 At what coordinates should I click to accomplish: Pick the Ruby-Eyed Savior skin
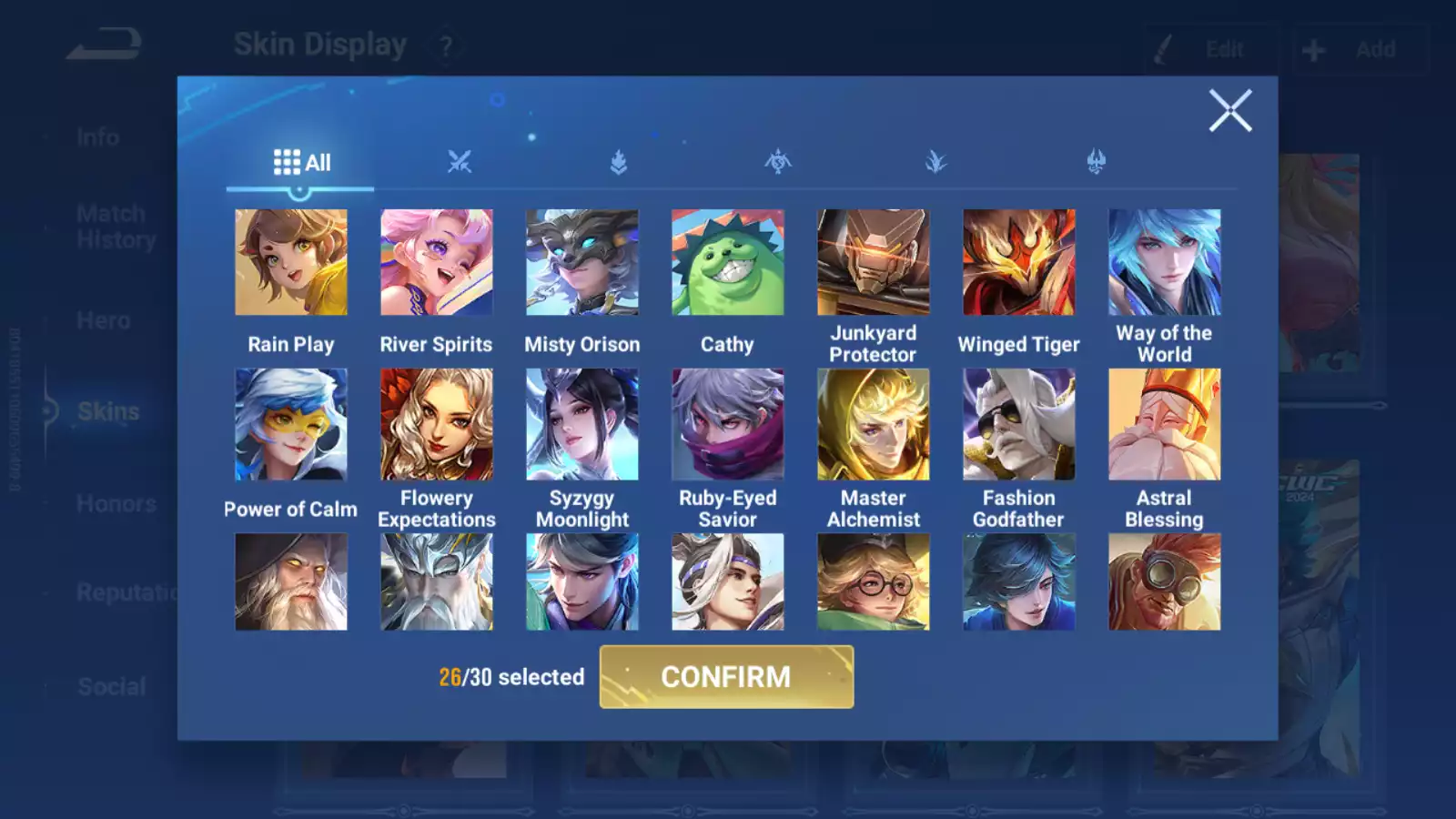(x=727, y=424)
